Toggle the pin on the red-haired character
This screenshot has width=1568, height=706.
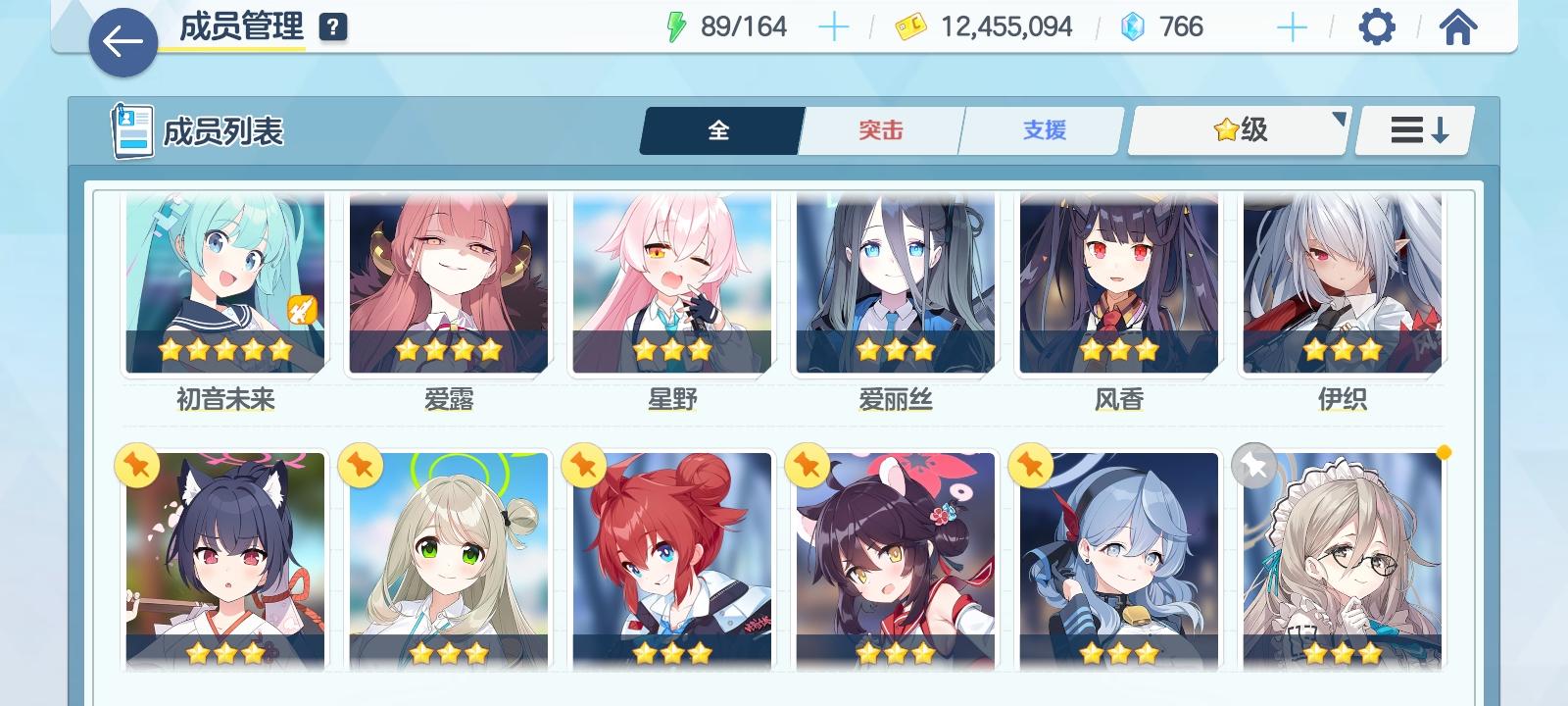click(x=582, y=465)
